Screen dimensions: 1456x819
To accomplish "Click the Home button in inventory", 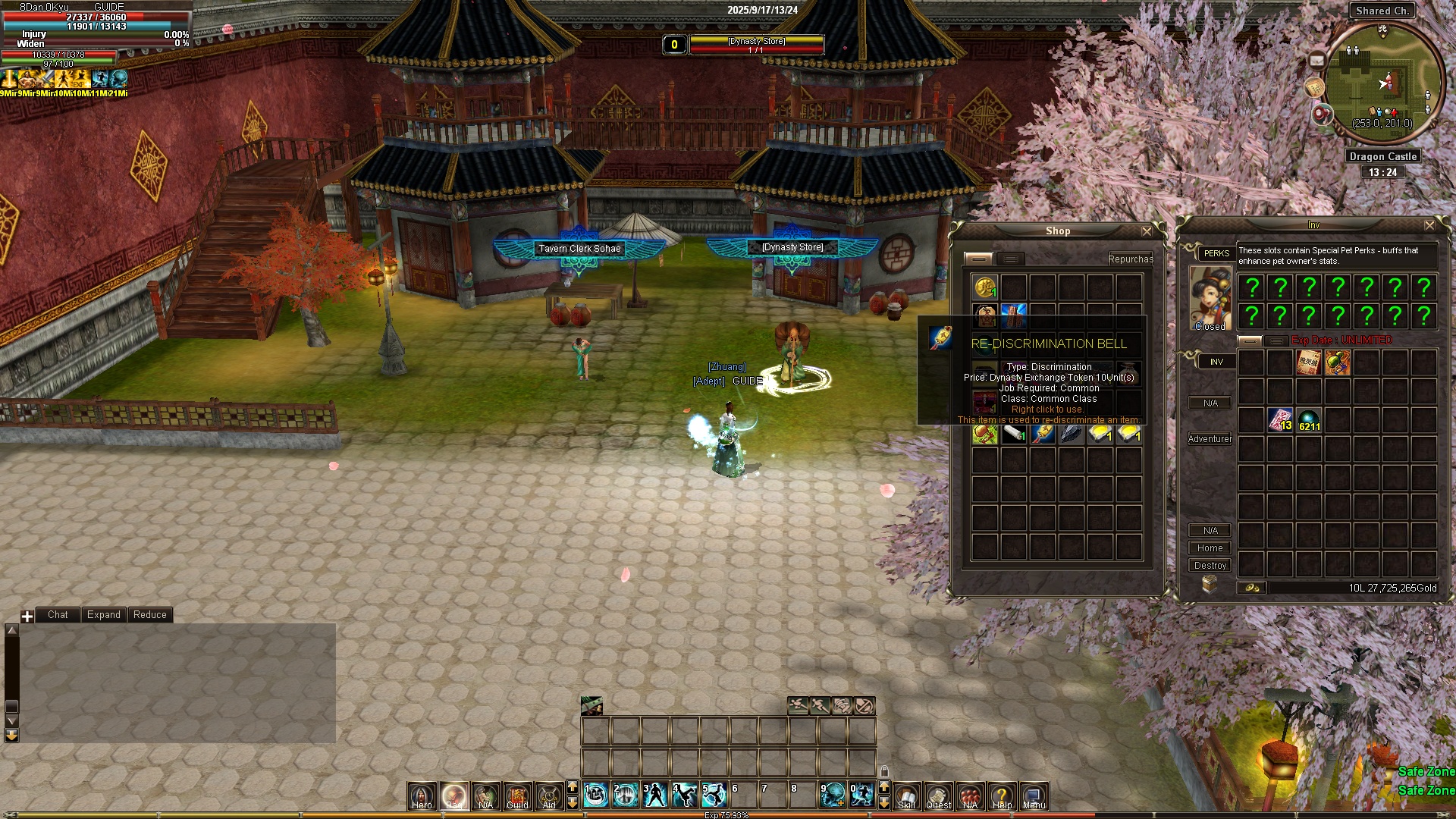I will pos(1210,548).
